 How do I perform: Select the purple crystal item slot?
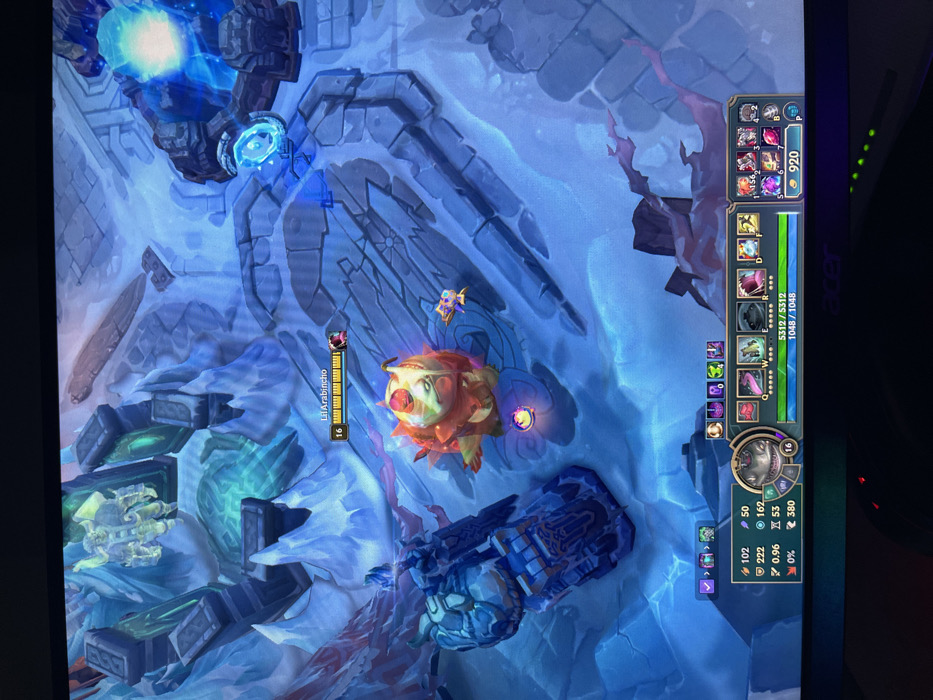point(770,185)
